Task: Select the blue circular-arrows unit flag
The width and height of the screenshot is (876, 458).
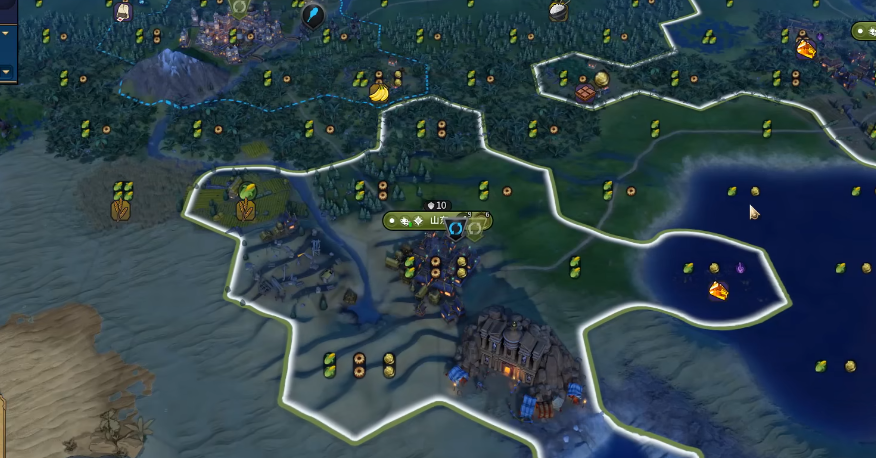Action: point(456,228)
